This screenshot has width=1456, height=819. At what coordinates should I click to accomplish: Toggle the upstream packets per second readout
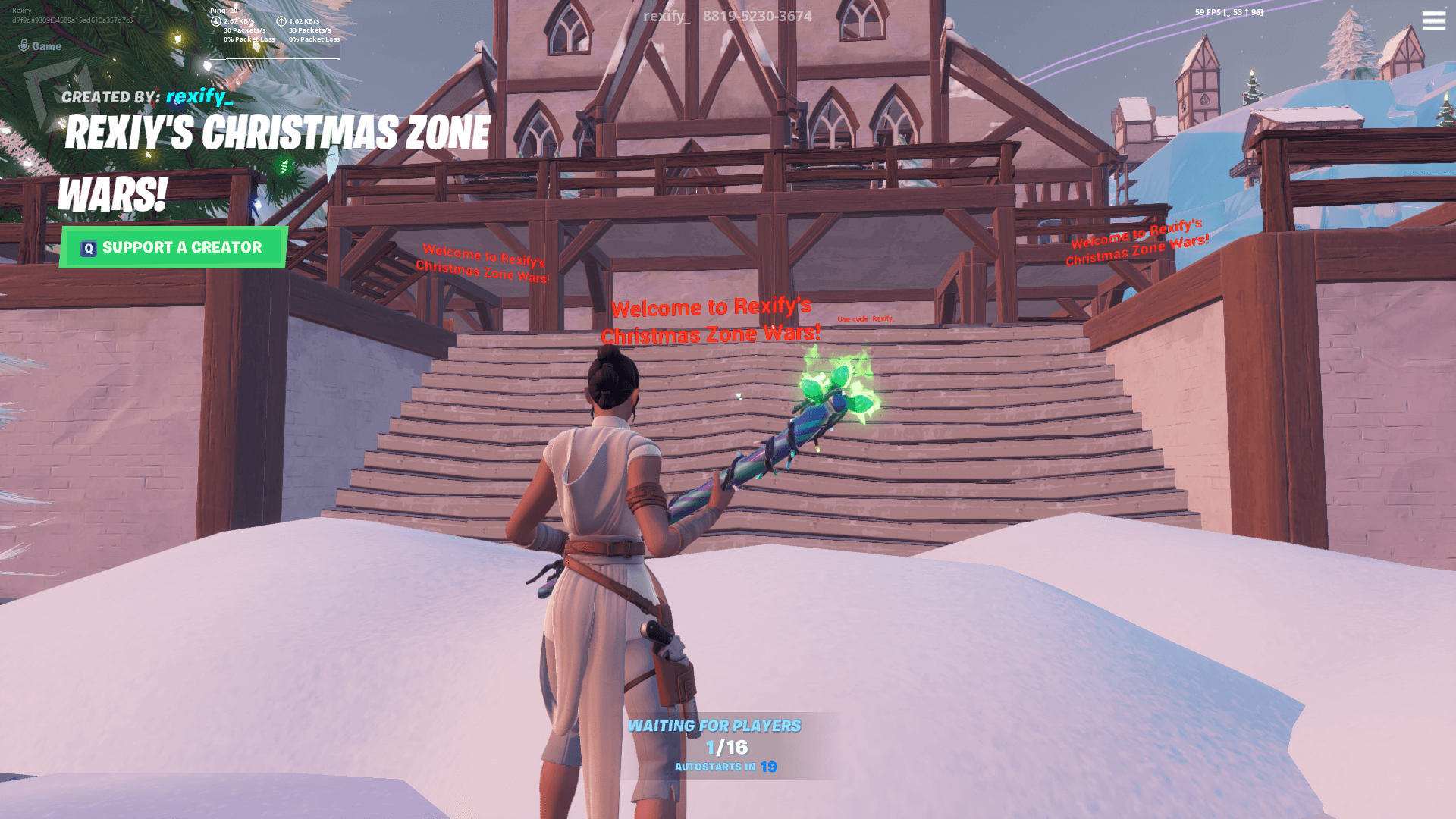pyautogui.click(x=309, y=30)
